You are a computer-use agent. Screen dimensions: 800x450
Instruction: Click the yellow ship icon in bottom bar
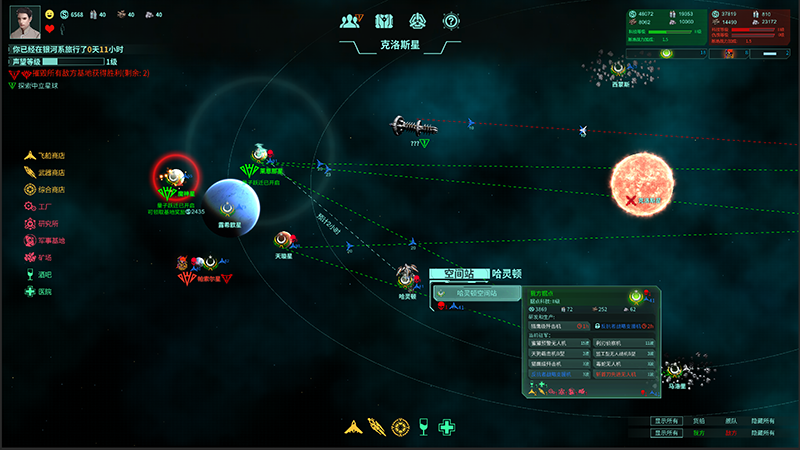pos(353,427)
